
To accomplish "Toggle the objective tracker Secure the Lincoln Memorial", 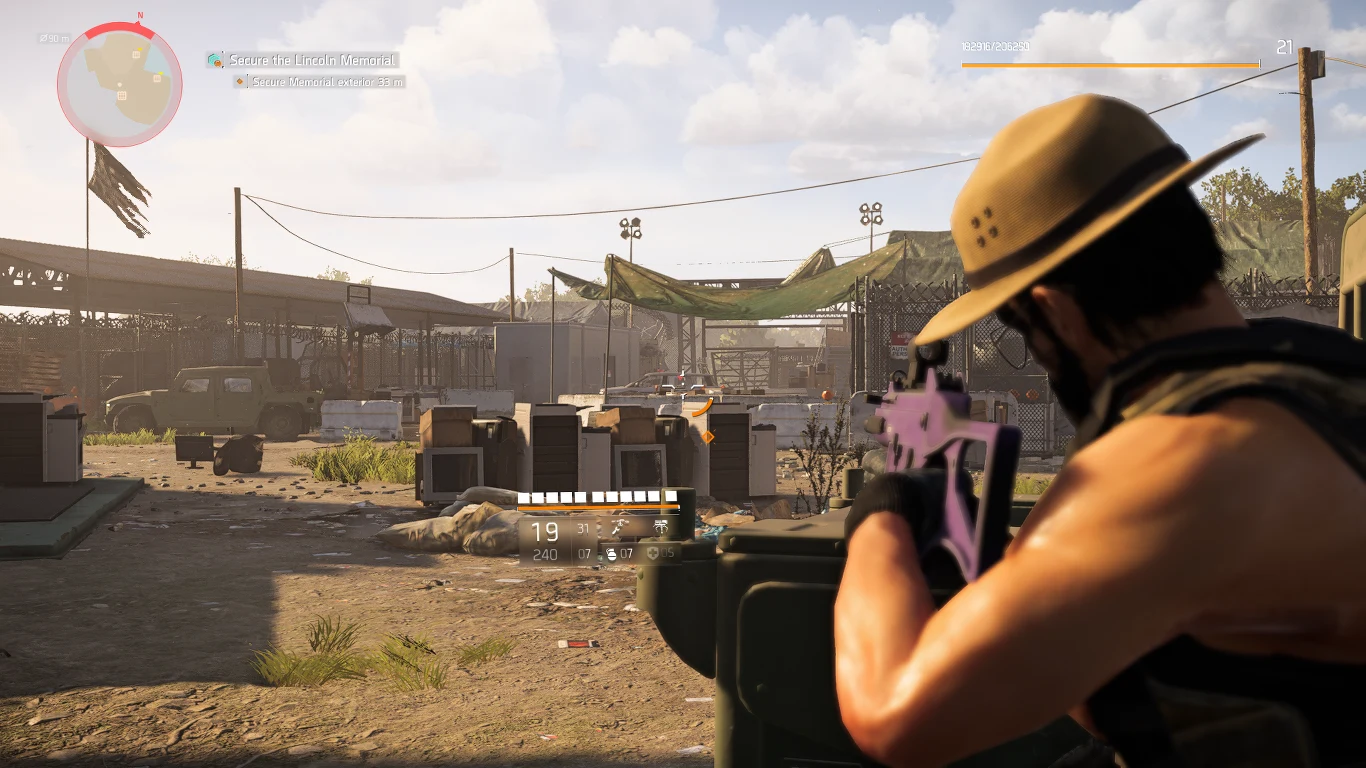I will pyautogui.click(x=310, y=60).
